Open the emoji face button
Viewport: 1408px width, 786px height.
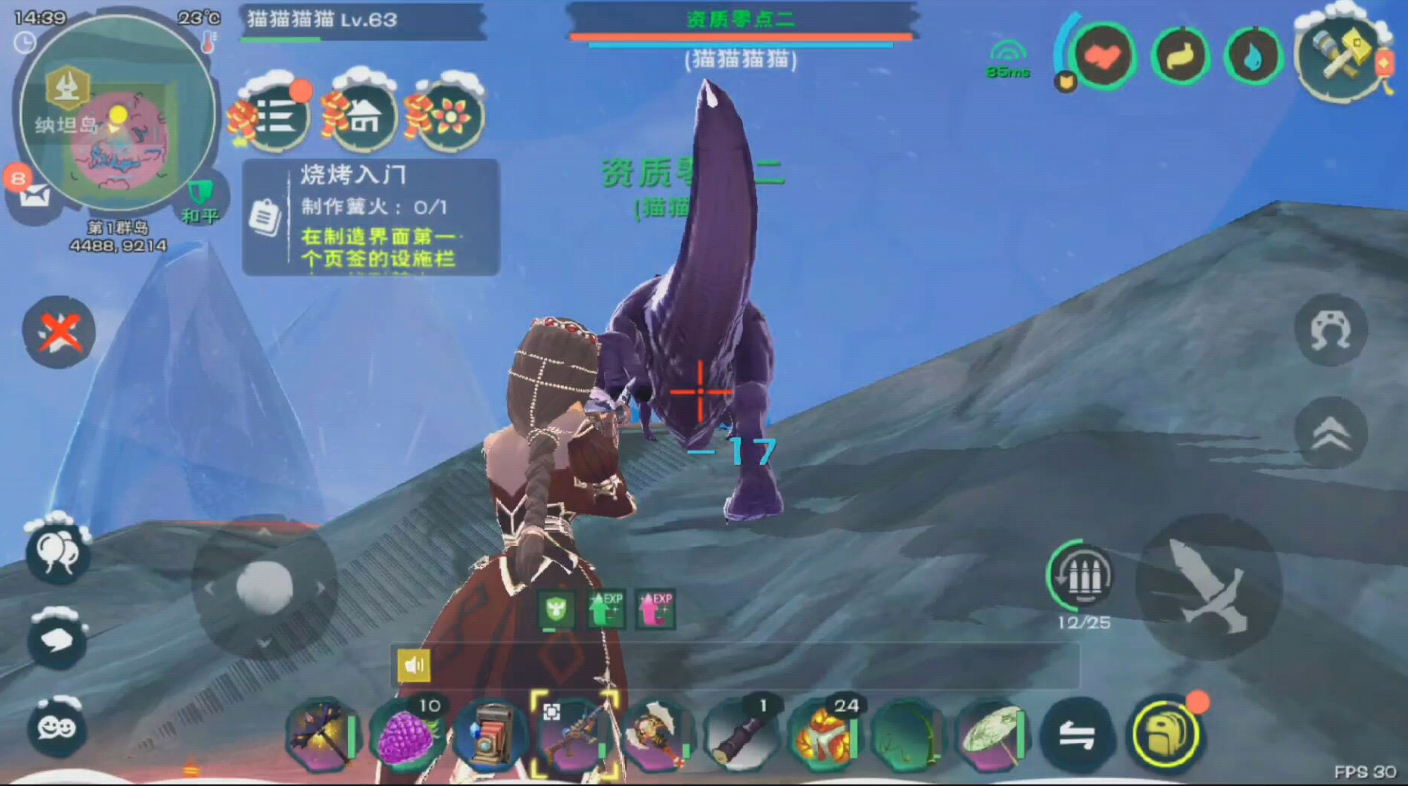[57, 726]
